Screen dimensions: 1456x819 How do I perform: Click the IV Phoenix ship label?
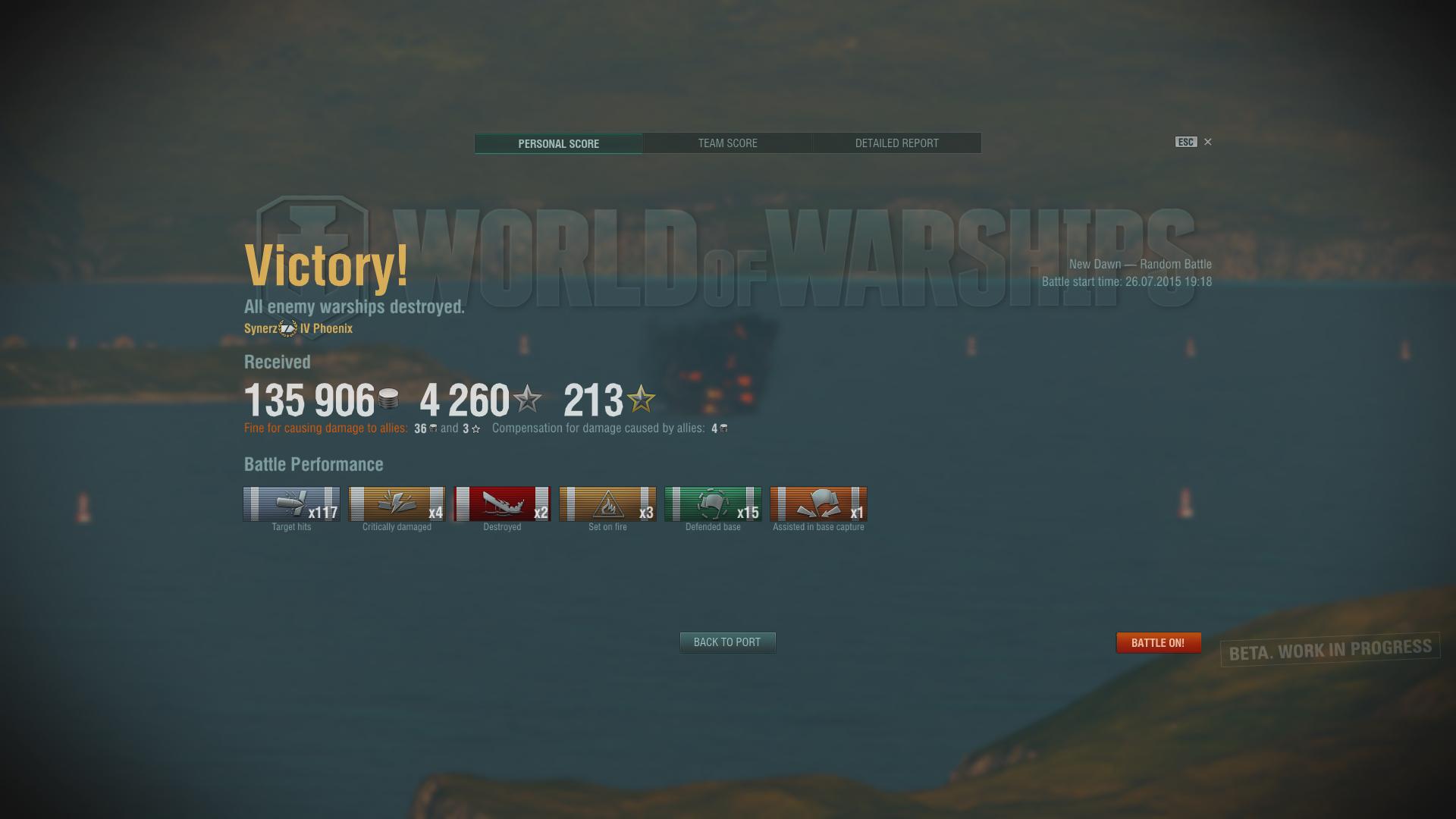coord(324,328)
